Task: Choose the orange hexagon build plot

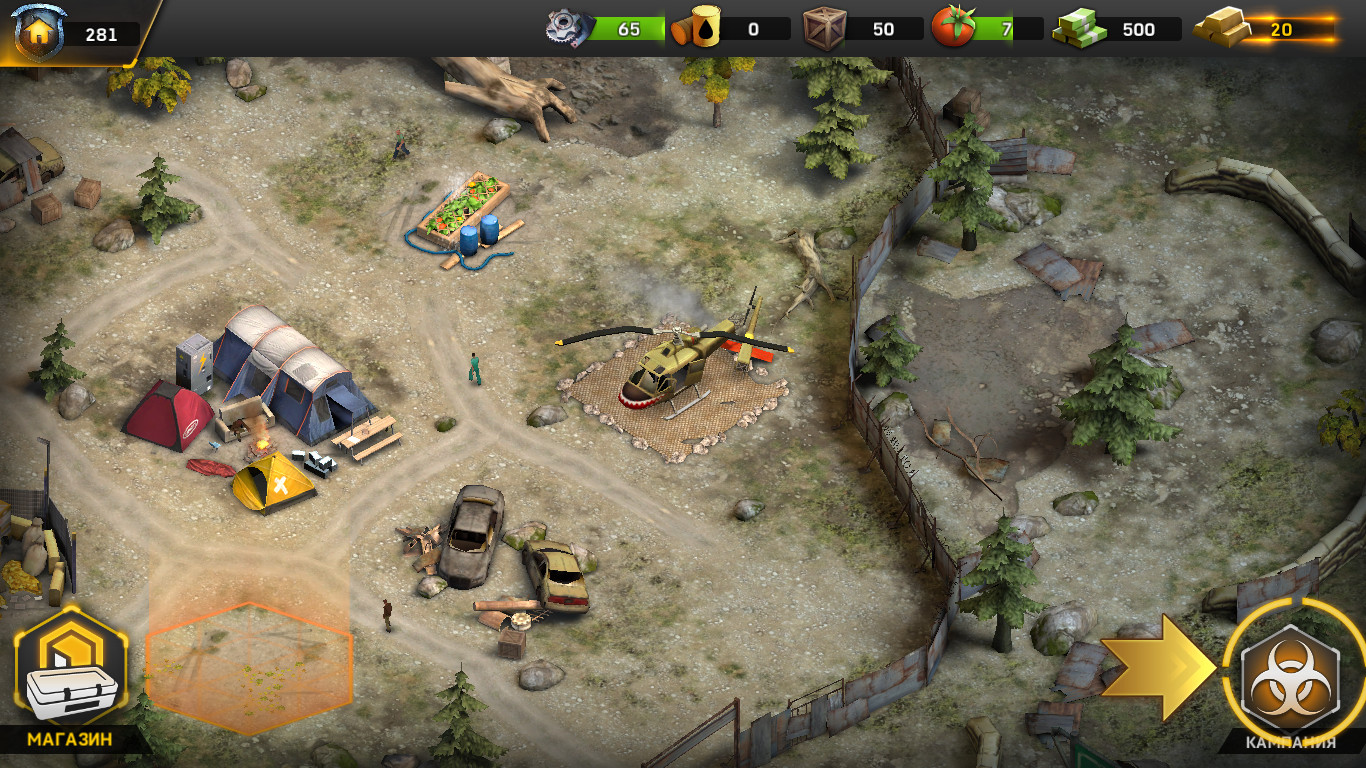Action: [249, 667]
